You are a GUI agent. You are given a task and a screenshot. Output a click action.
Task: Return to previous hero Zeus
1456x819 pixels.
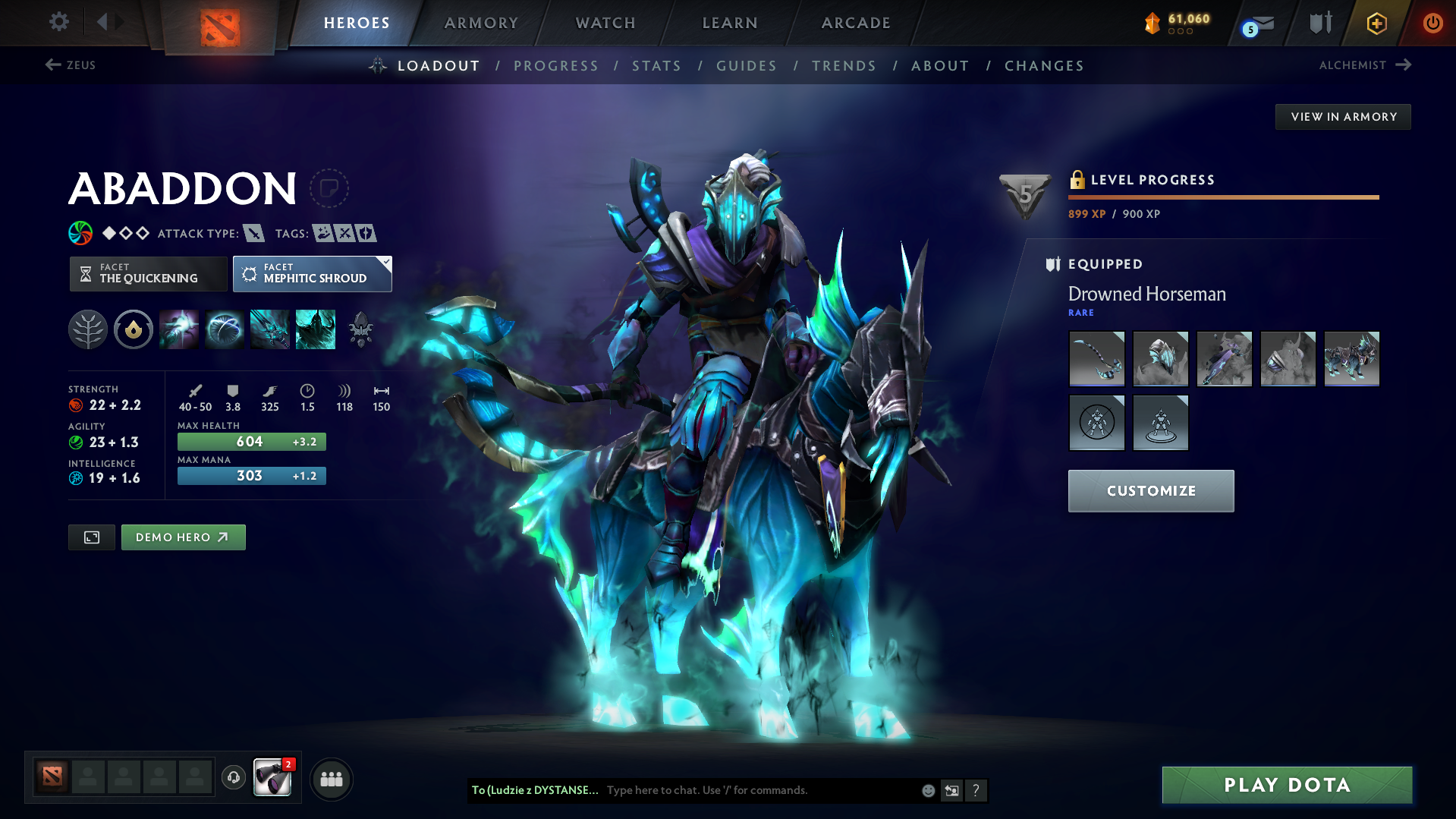pyautogui.click(x=72, y=65)
